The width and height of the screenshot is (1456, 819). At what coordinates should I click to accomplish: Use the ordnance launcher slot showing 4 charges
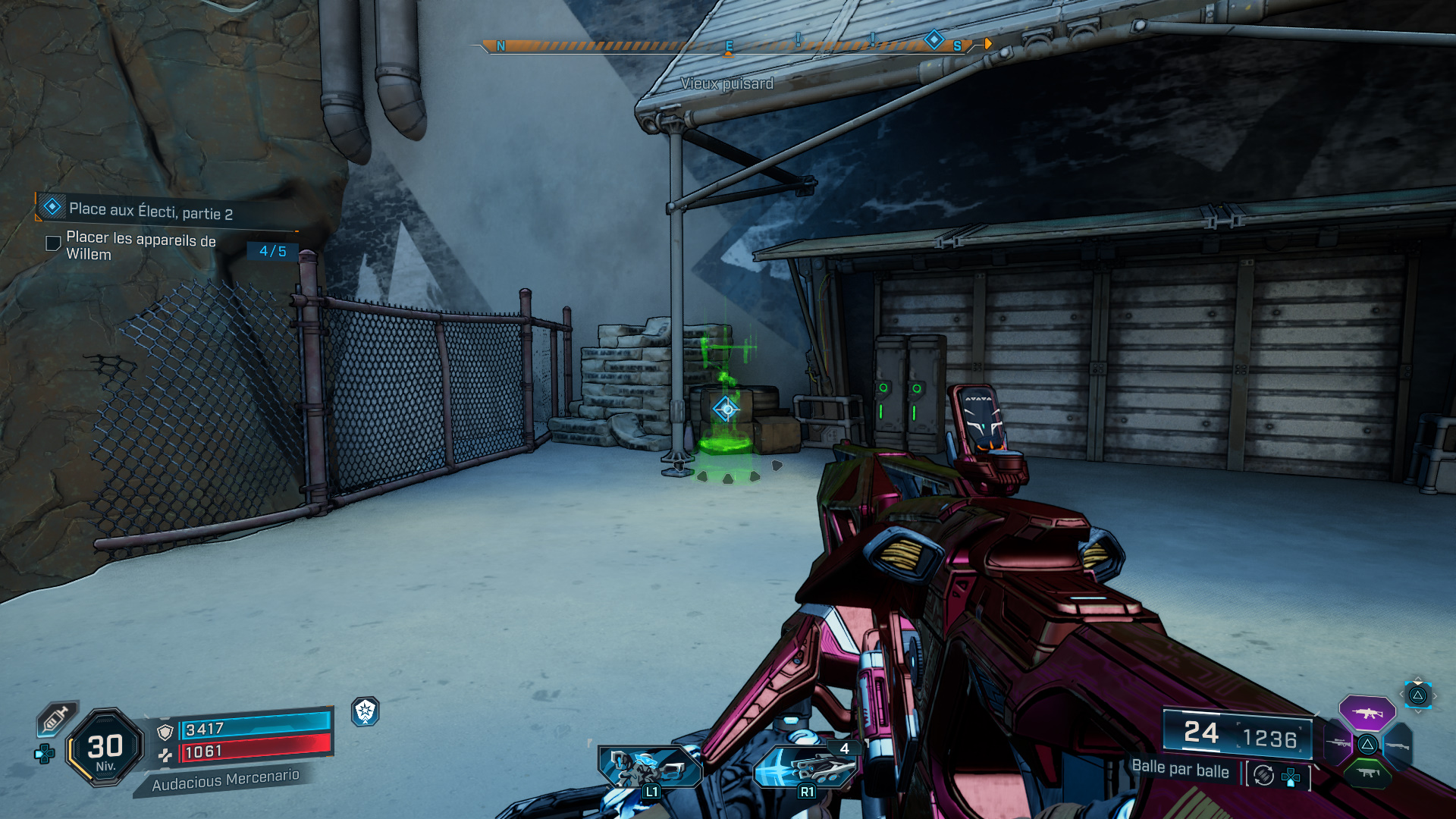[x=806, y=767]
